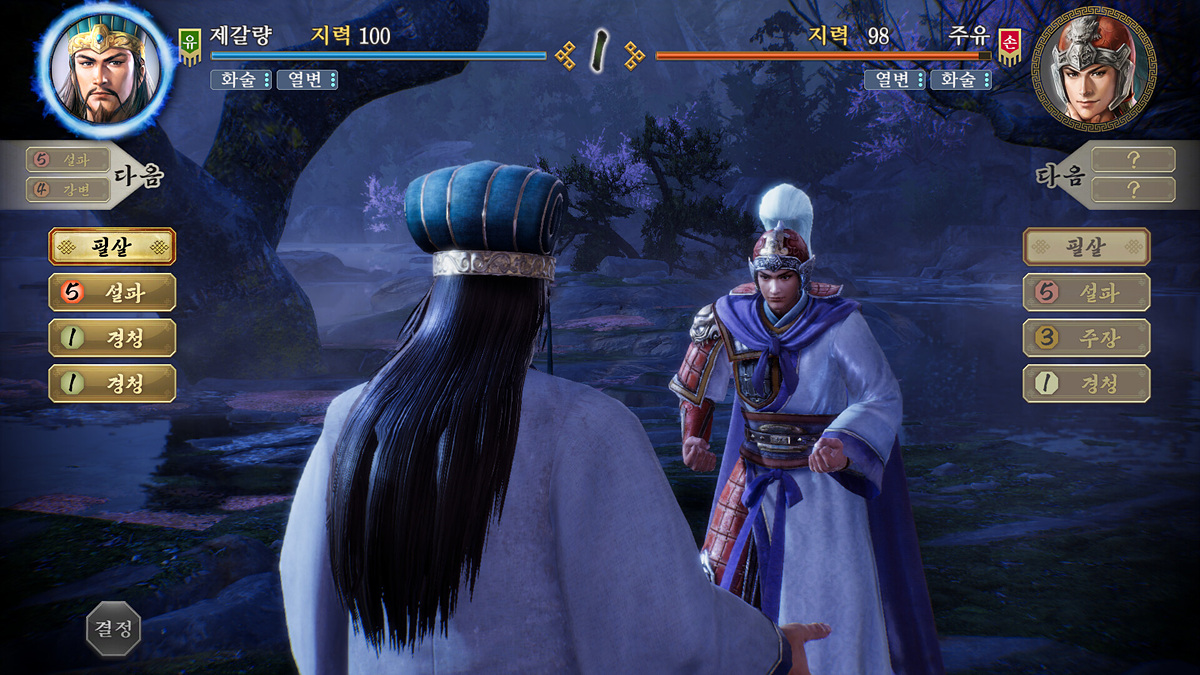The width and height of the screenshot is (1200, 675).
Task: Click the upcoming 강변 card in 다음 panel
Action: click(68, 188)
